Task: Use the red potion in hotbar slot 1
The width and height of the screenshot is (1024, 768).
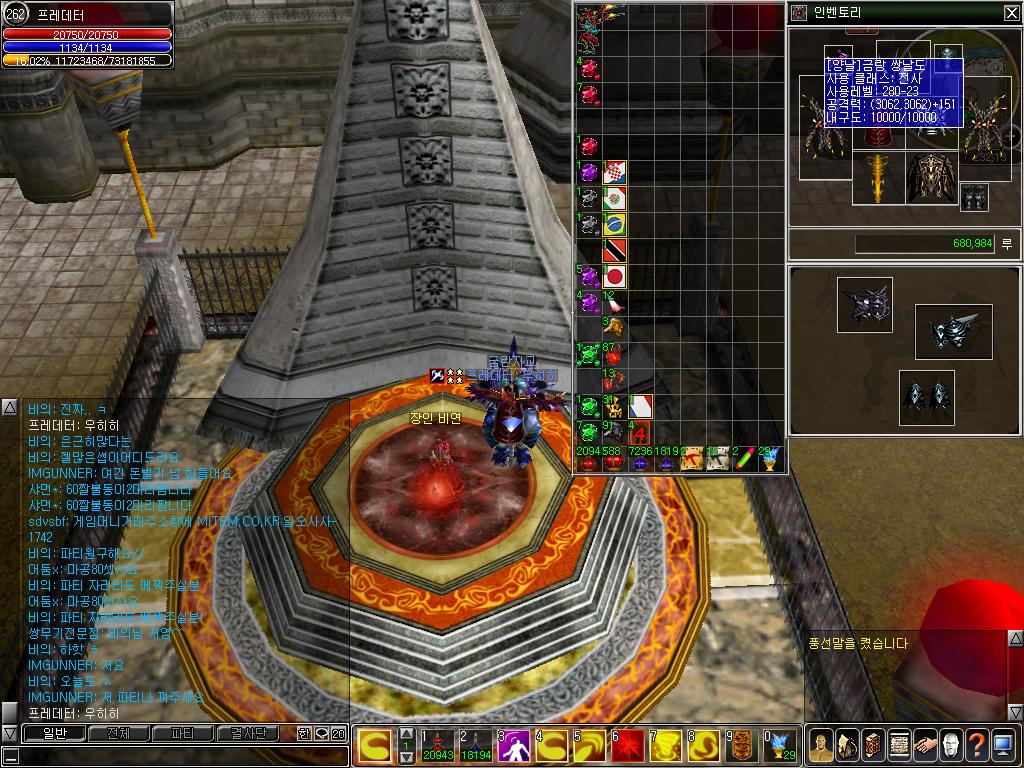Action: [x=439, y=746]
